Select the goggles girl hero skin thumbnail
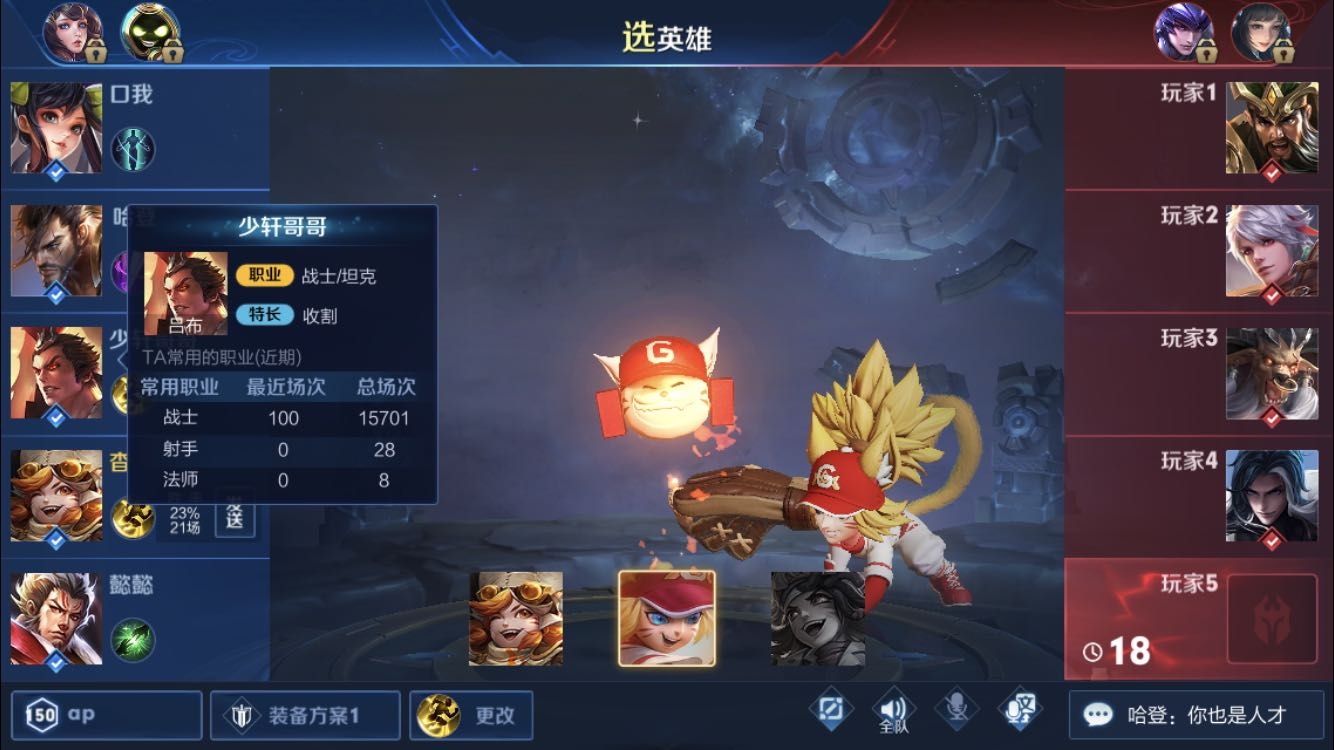Screen dimensions: 1334x750 pyautogui.click(x=516, y=619)
